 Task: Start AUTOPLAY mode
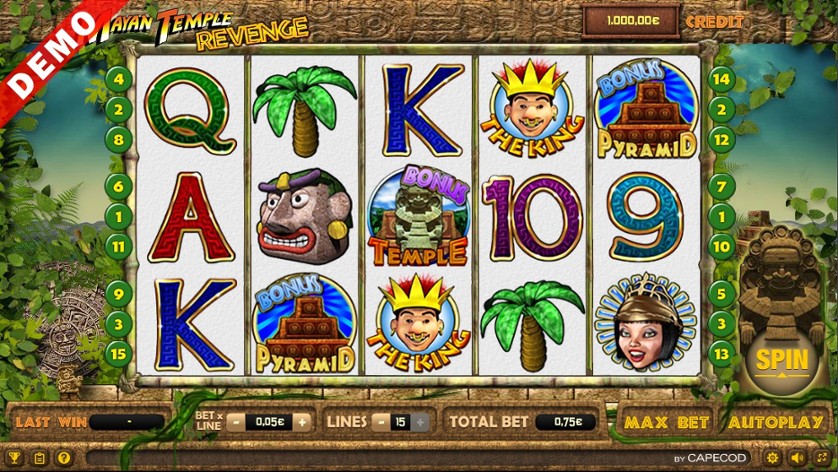point(775,422)
